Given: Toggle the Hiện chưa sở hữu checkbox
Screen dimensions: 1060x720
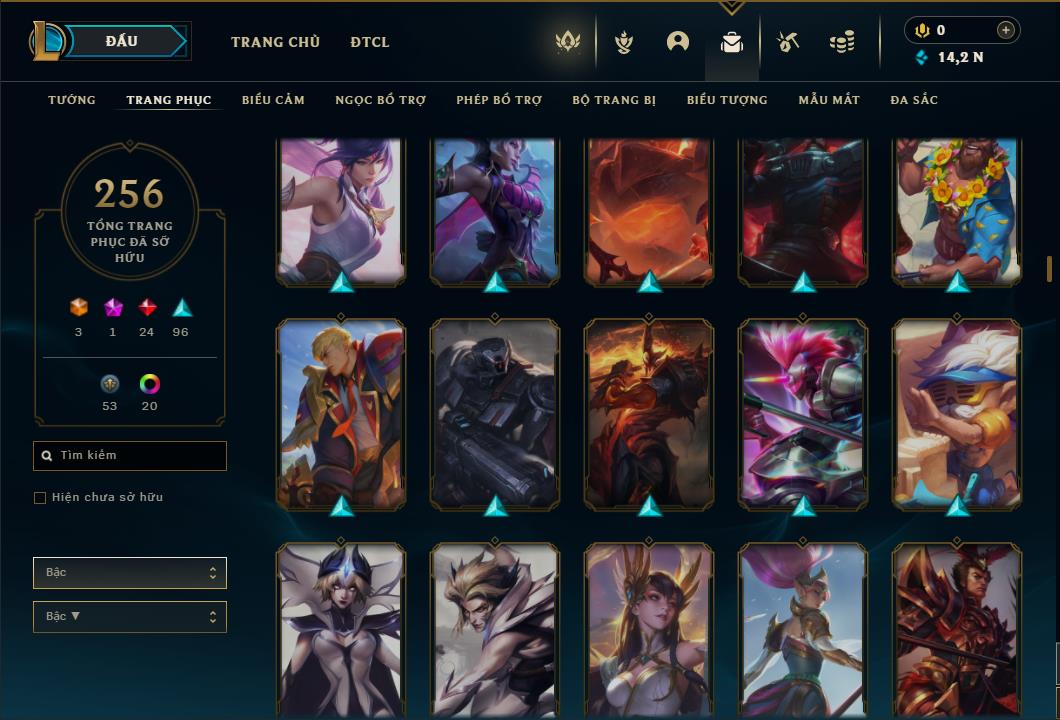Looking at the screenshot, I should tap(40, 498).
